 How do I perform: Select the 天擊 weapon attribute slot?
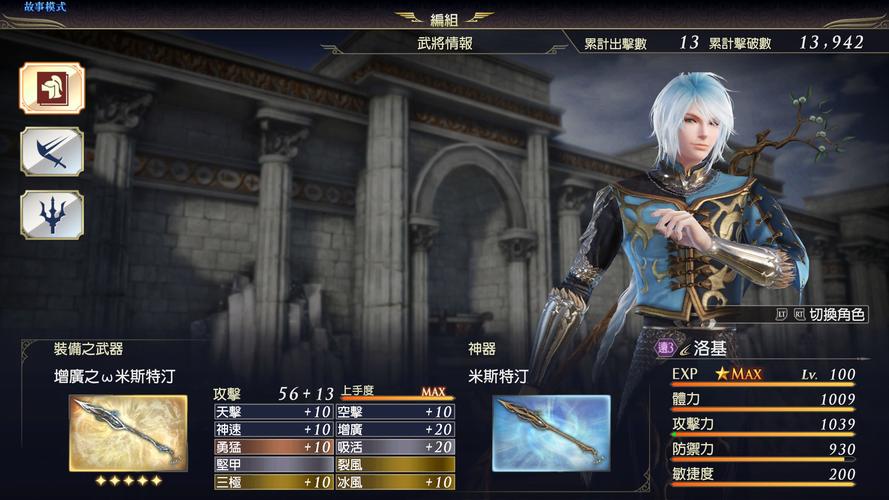point(273,412)
